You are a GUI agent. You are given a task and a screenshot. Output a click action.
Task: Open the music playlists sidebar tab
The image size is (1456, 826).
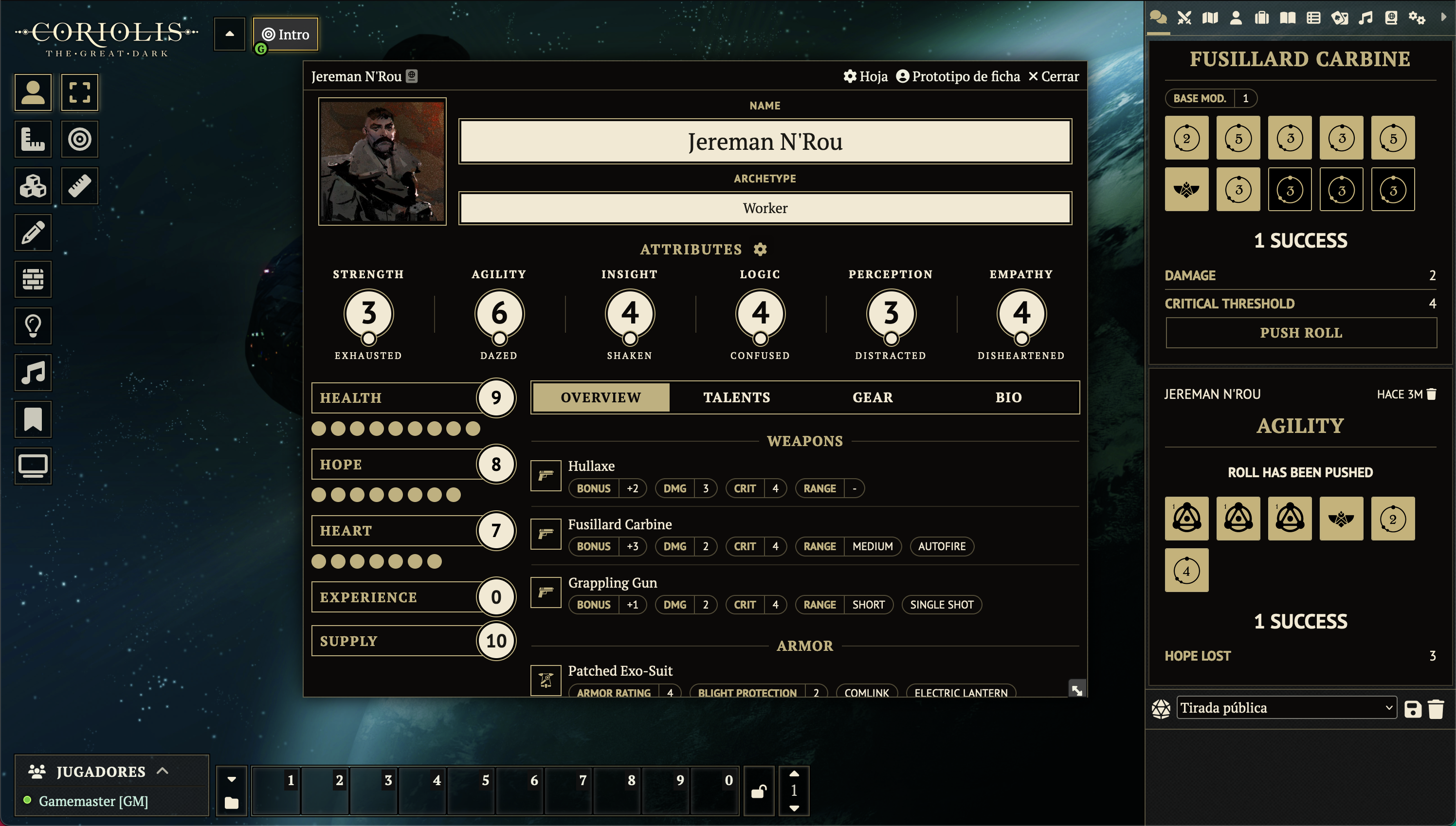(1365, 18)
